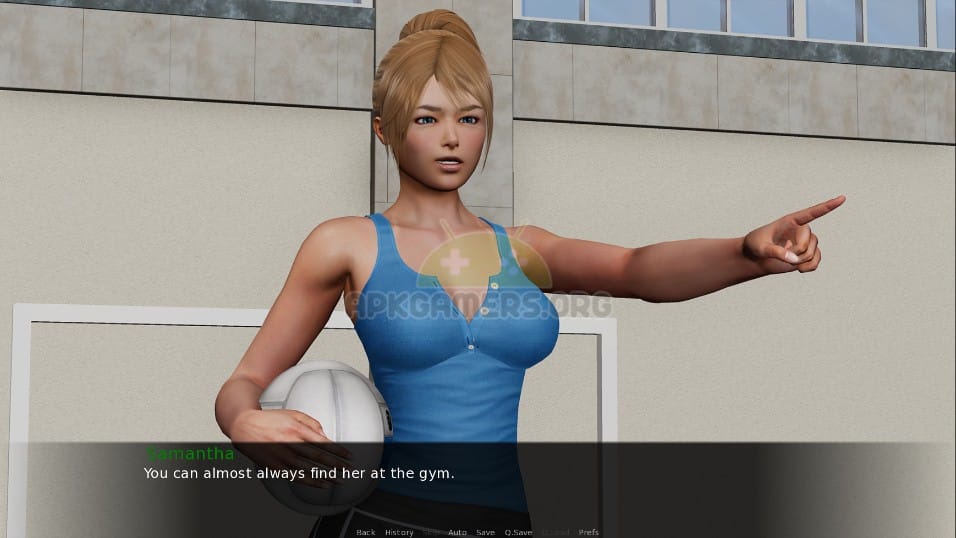Open the Save game screen
Image resolution: width=956 pixels, height=538 pixels.
(x=485, y=532)
